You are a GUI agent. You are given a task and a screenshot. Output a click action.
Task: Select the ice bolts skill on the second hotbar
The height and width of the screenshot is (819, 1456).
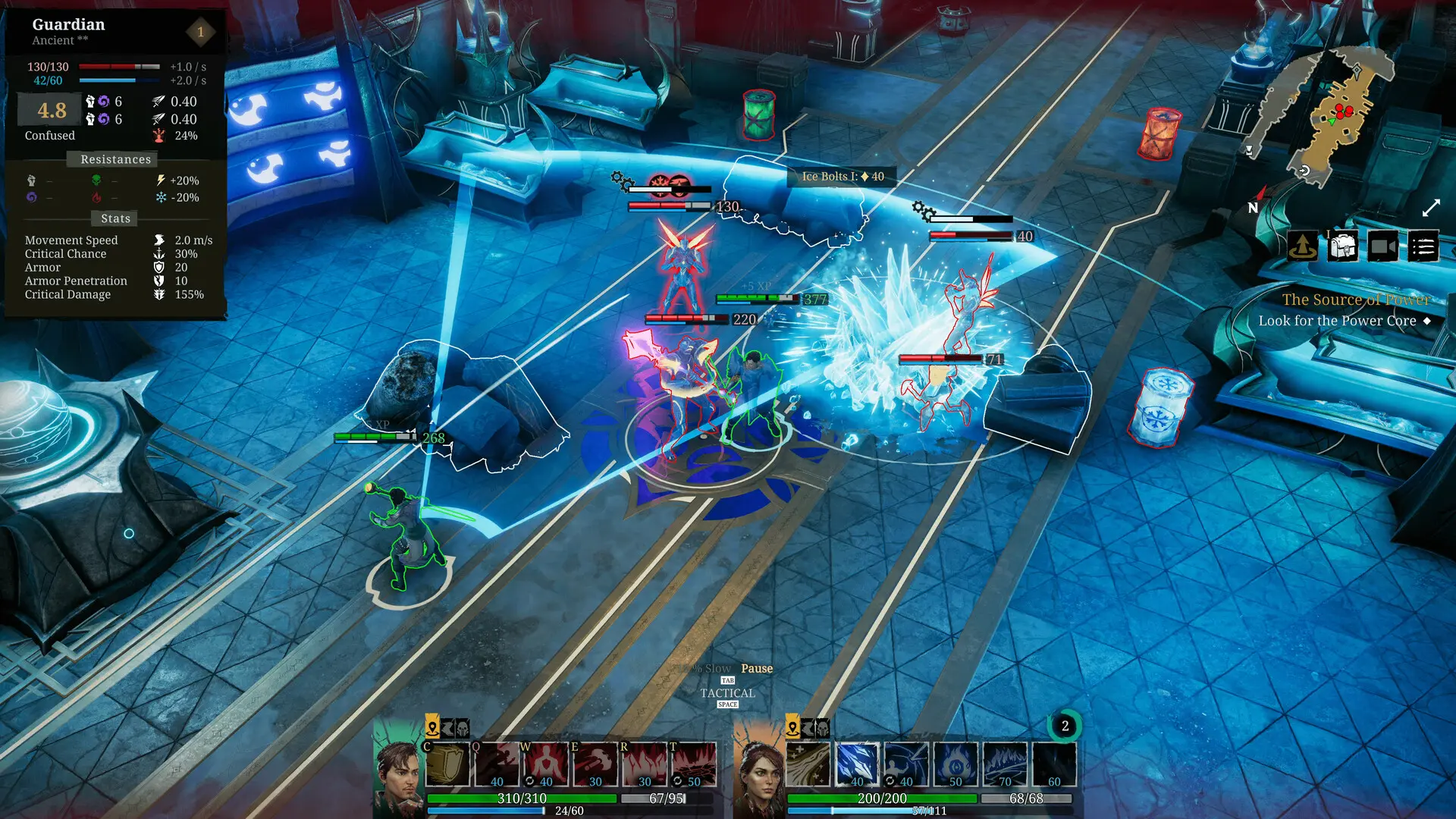858,764
